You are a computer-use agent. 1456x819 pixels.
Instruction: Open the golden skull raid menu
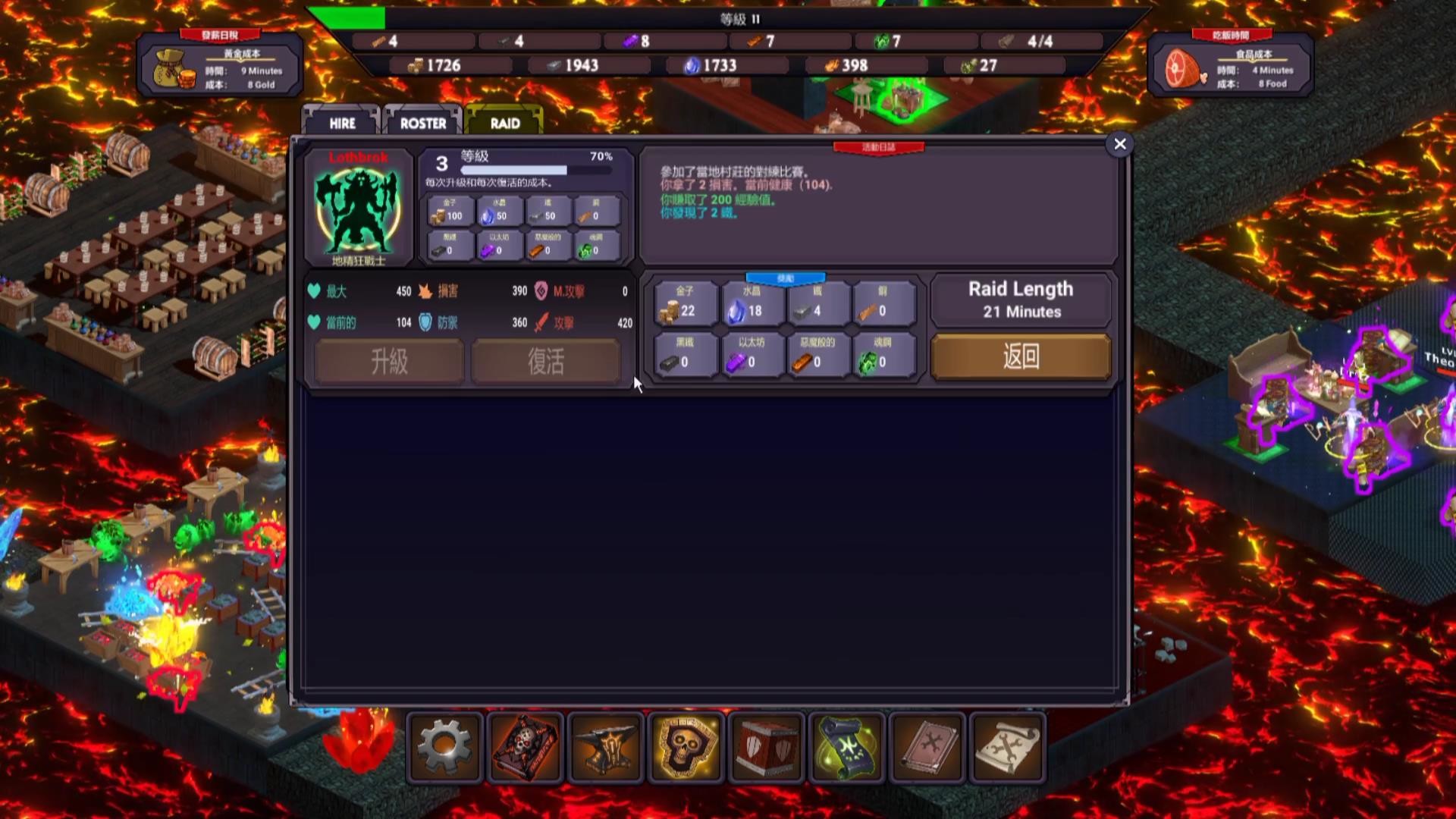coord(687,748)
